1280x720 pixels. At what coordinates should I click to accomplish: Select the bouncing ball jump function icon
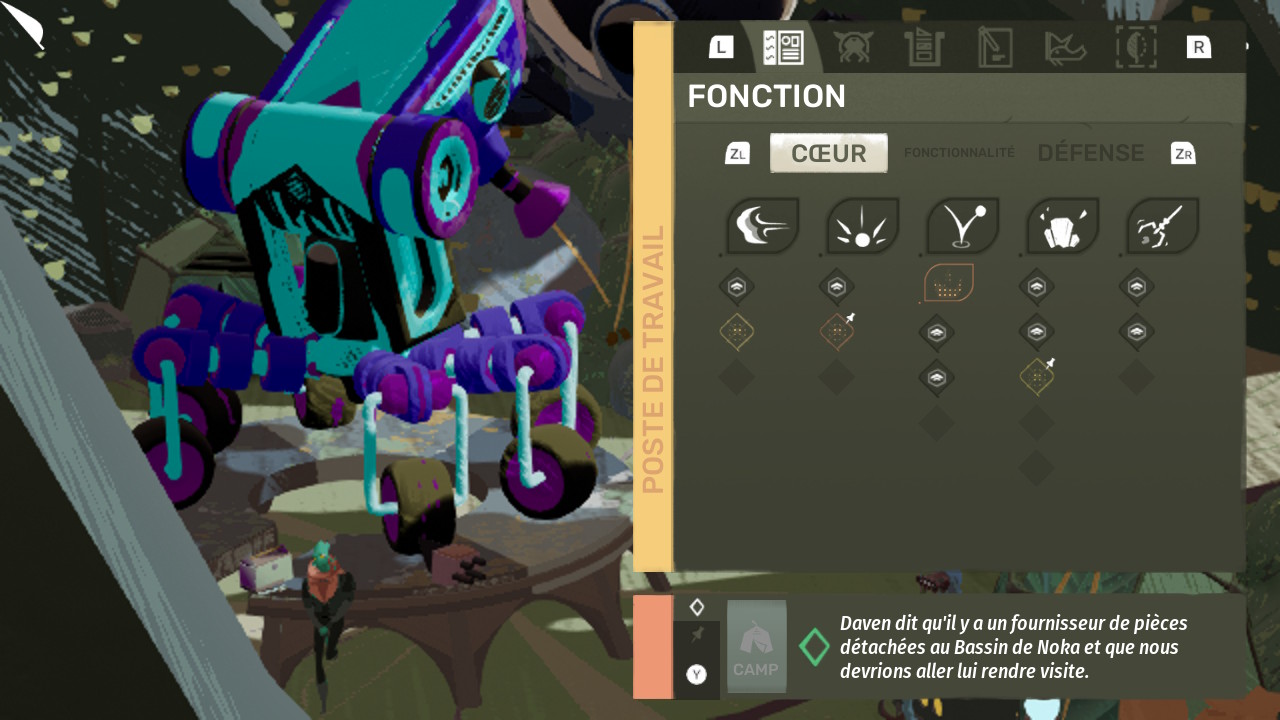(x=962, y=225)
